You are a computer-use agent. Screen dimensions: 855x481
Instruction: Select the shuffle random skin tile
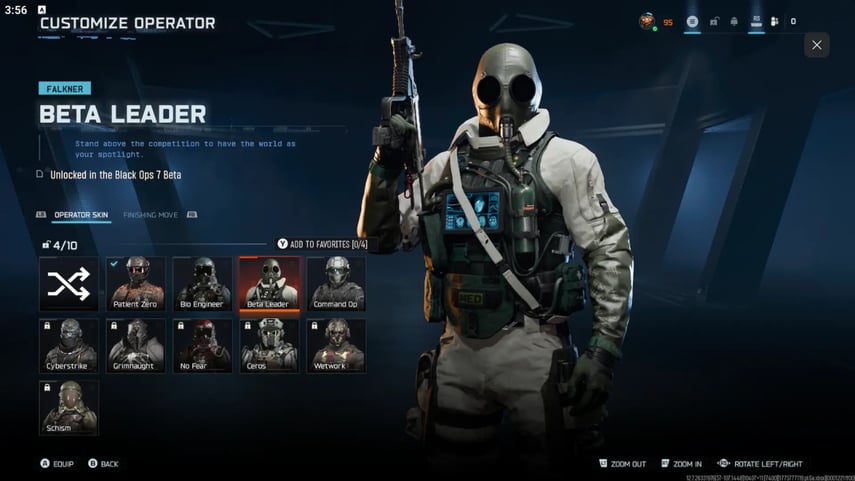[69, 283]
